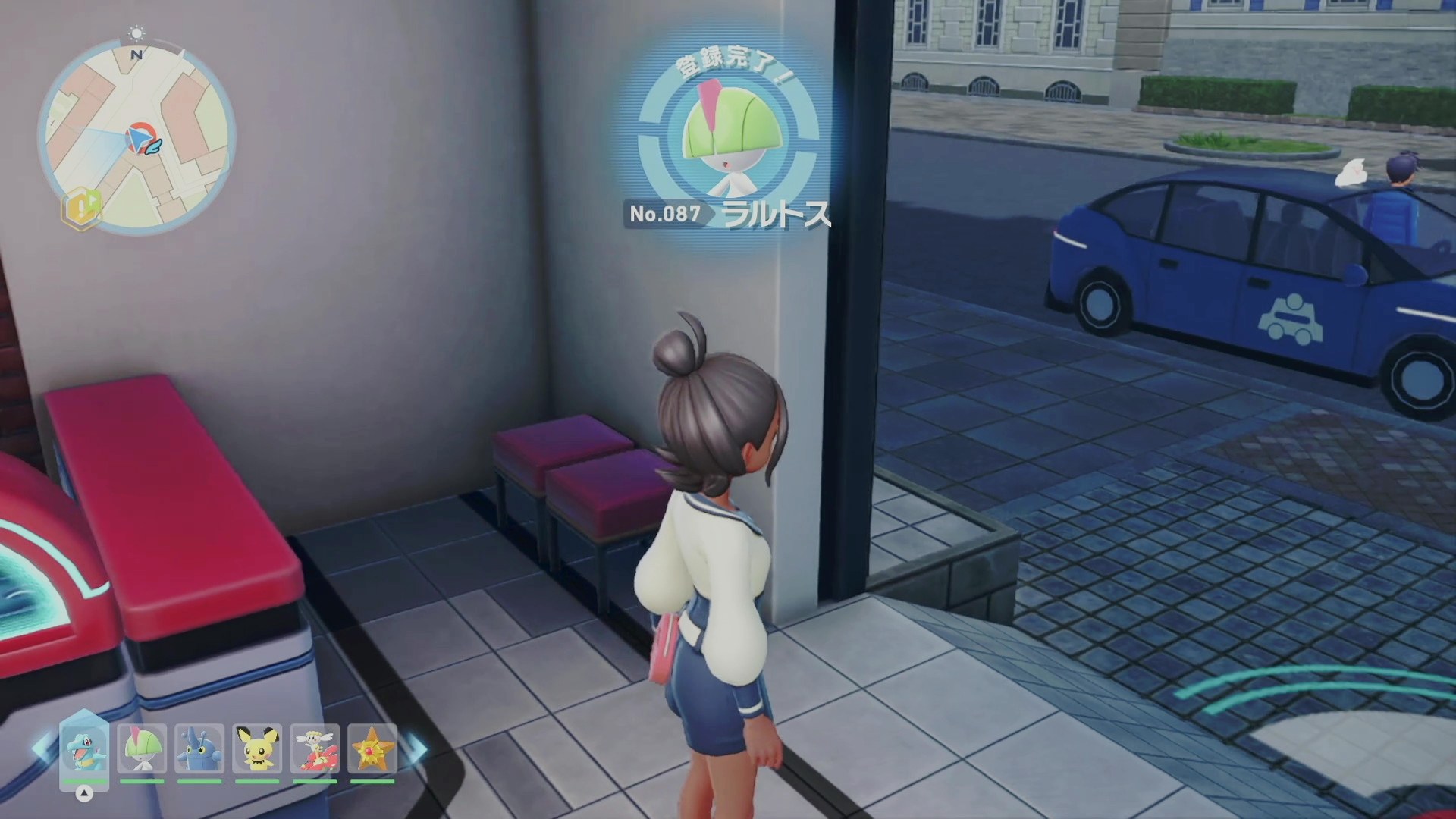This screenshot has height=819, width=1456.
Task: Switch to Heracross in the party
Action: 199,748
